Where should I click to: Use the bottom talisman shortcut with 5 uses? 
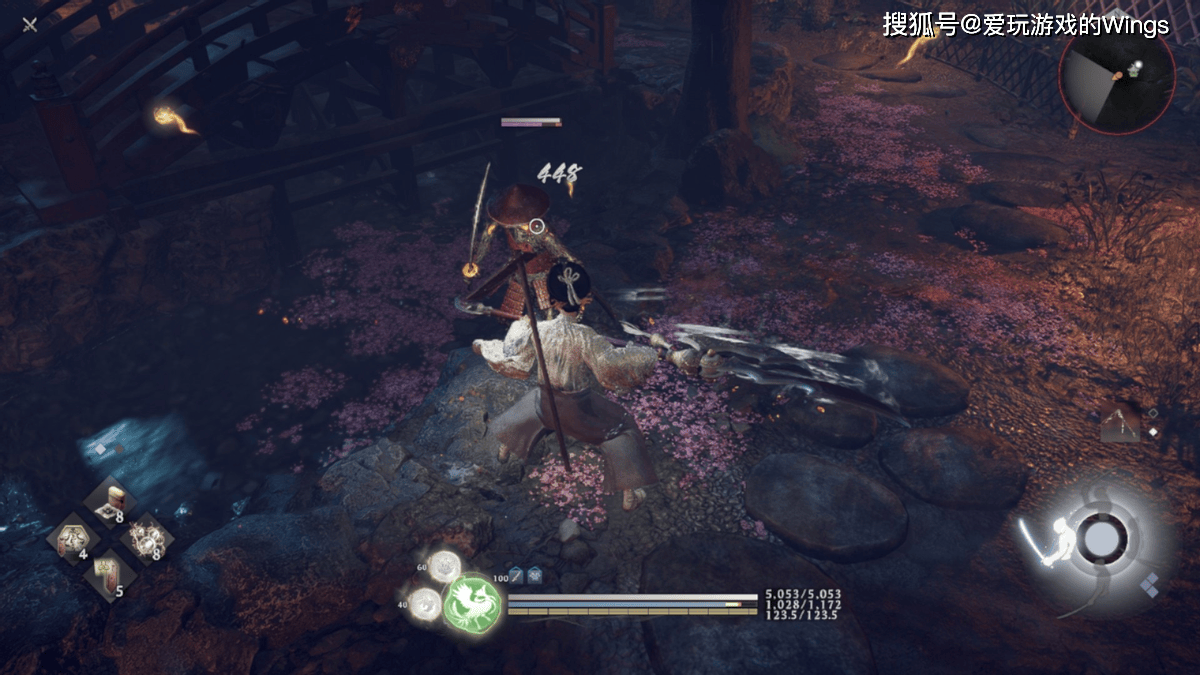[108, 577]
